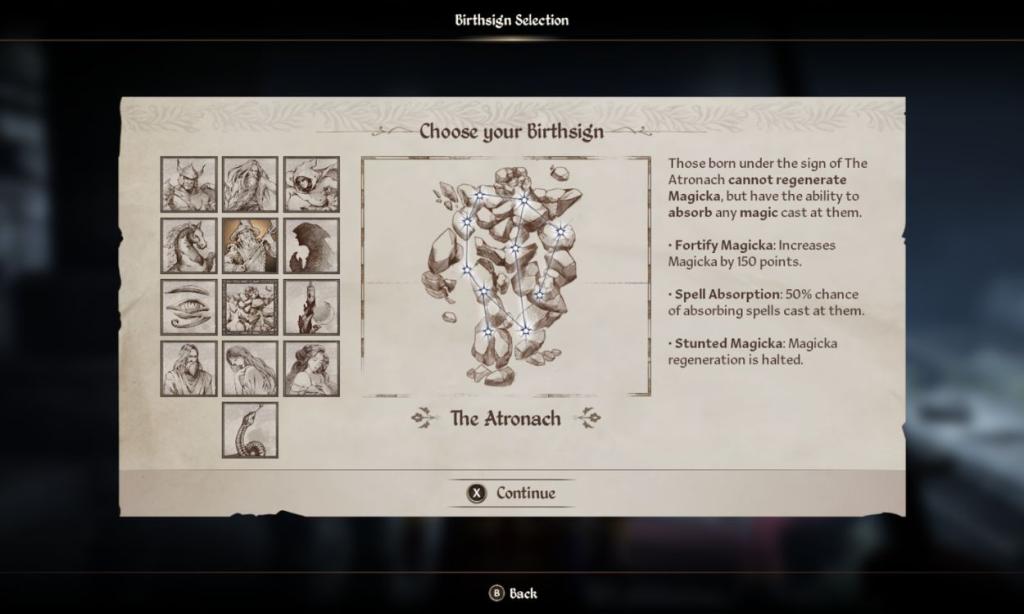
Task: Choose the curly-haired woman birthsign
Action: click(311, 368)
